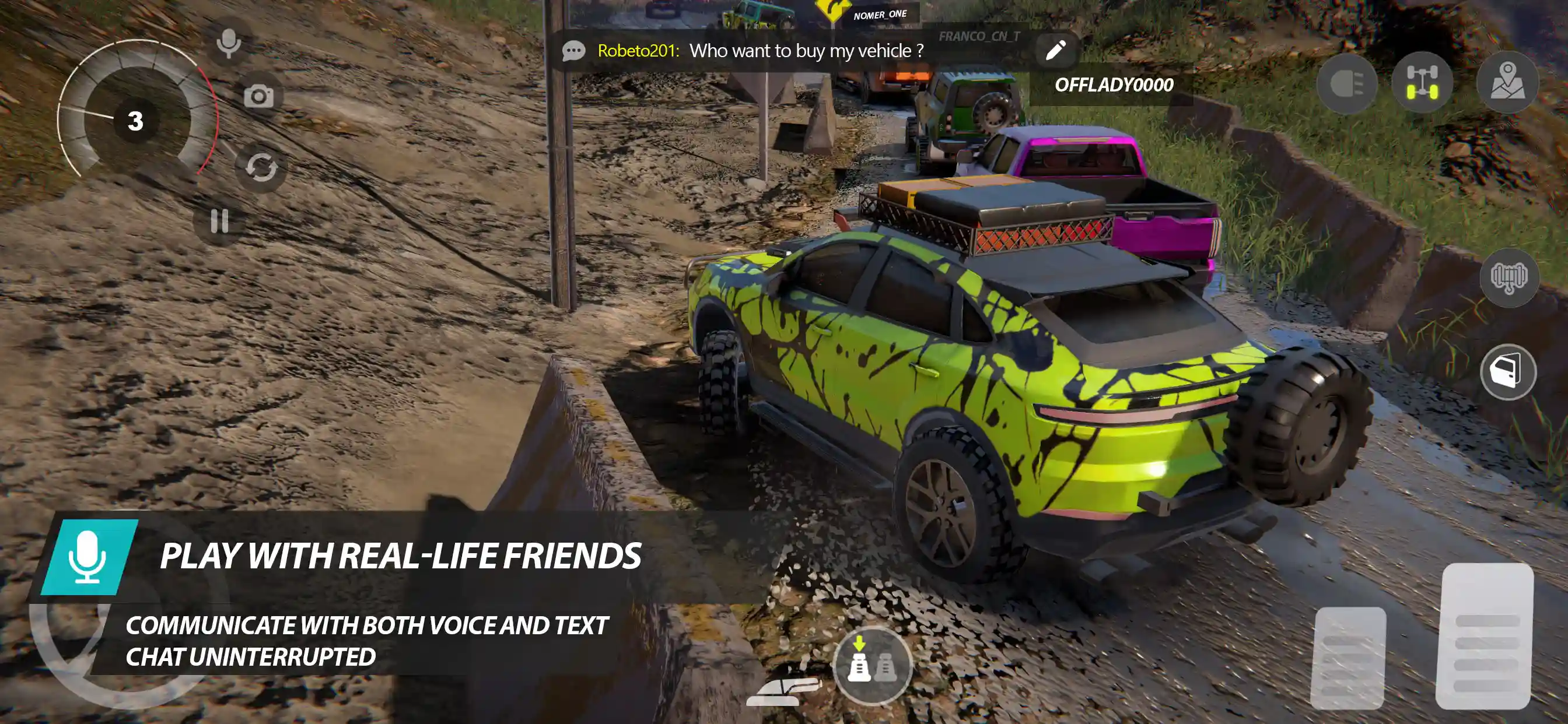Take a screenshot with the camera icon

click(261, 96)
